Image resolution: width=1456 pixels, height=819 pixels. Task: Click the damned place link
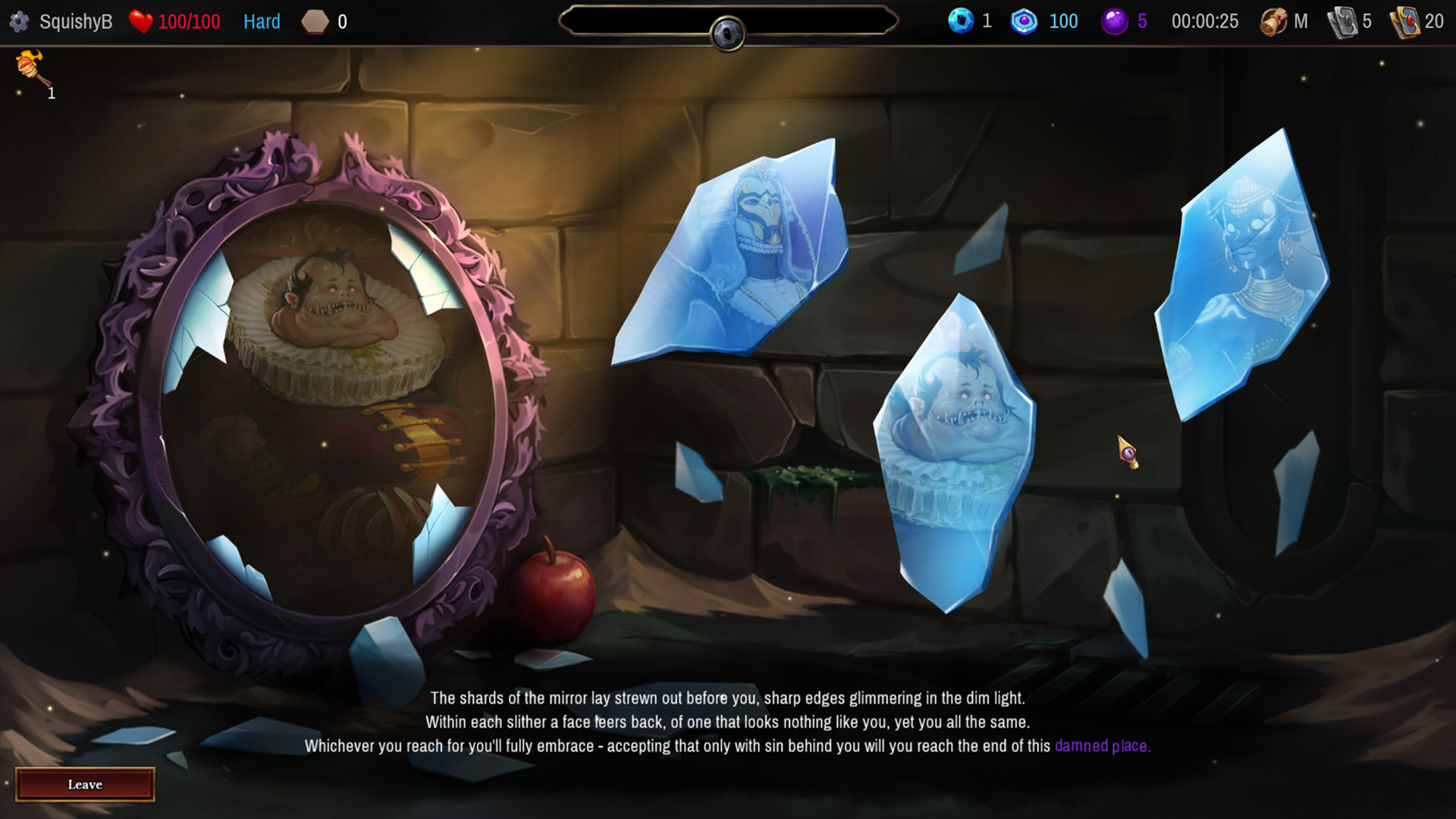tap(1101, 746)
